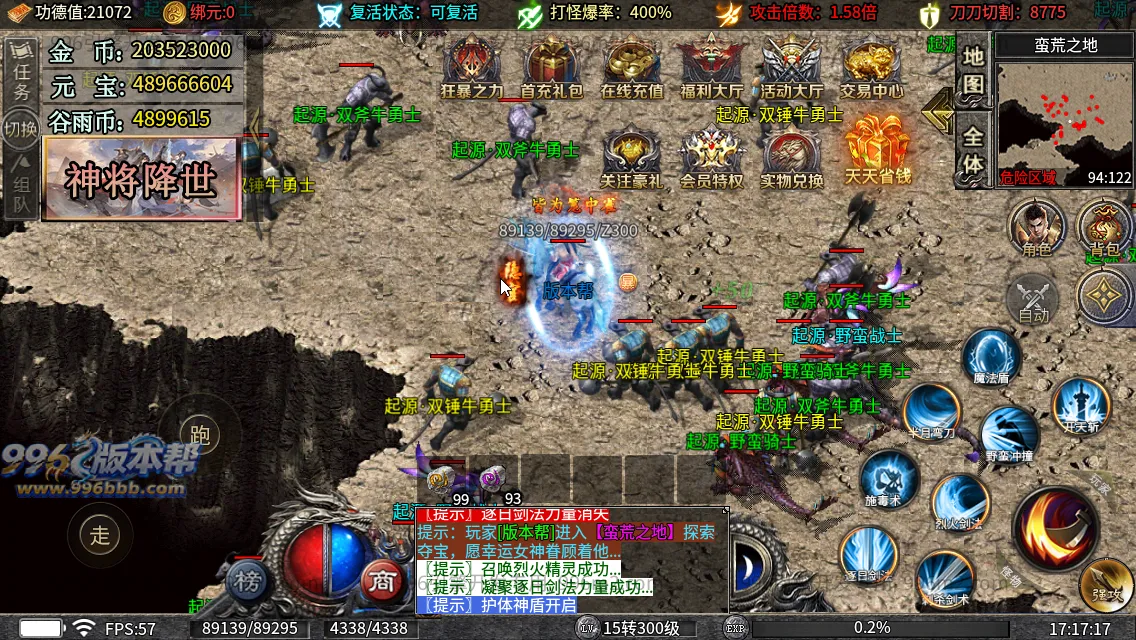1136x640 pixels.
Task: Open the 组队 team tab
Action: click(x=21, y=191)
